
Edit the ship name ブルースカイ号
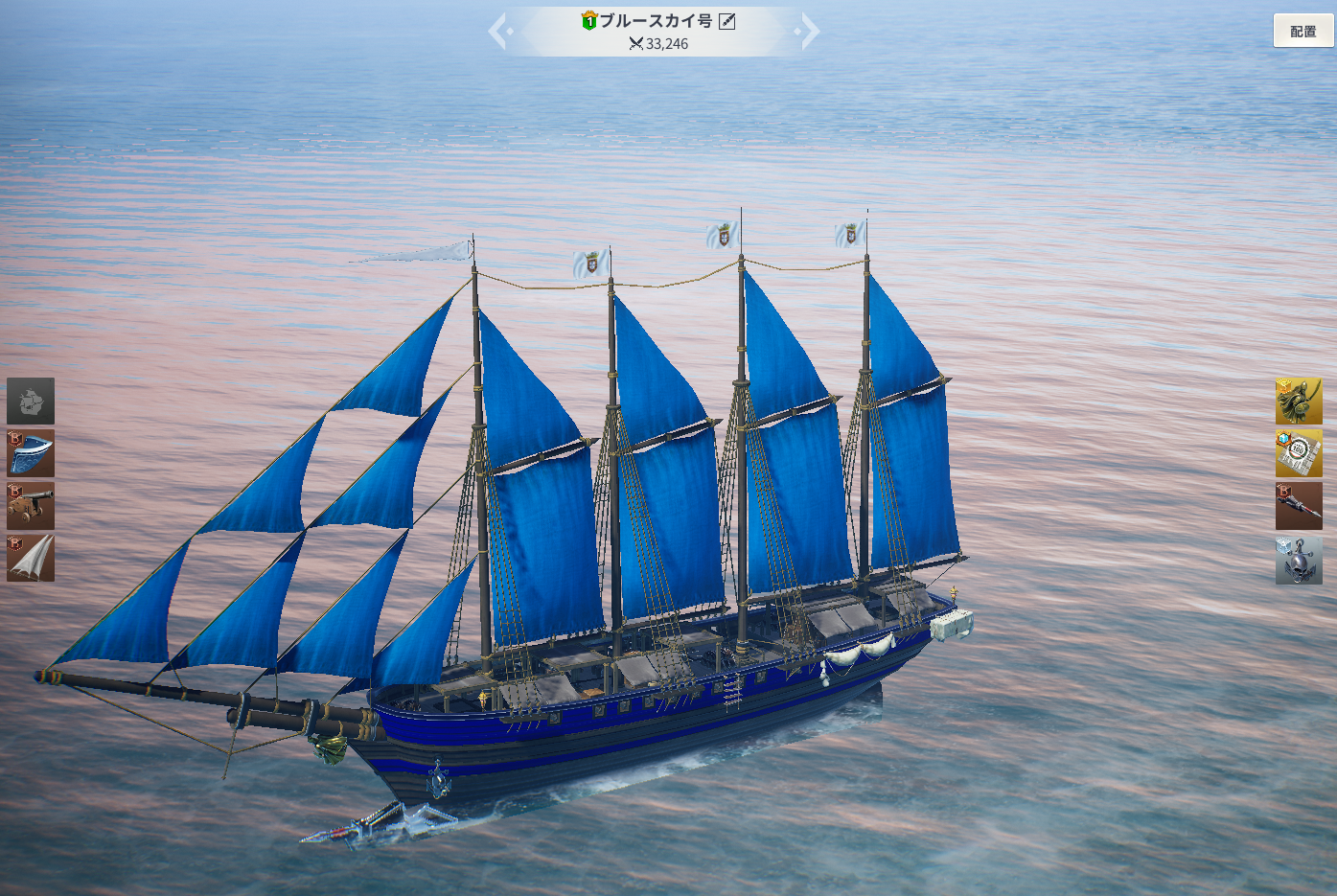(x=727, y=21)
